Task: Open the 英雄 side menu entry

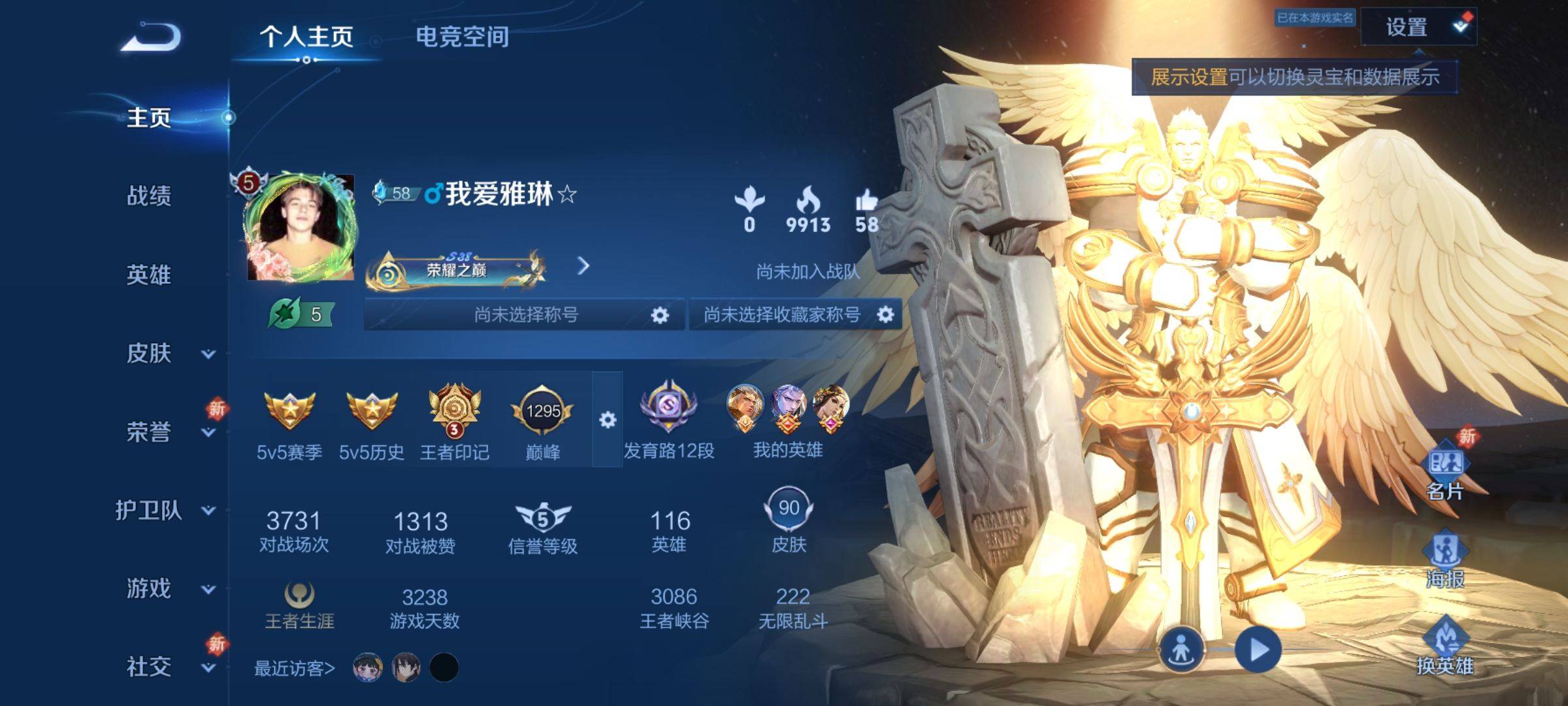Action: pyautogui.click(x=149, y=275)
